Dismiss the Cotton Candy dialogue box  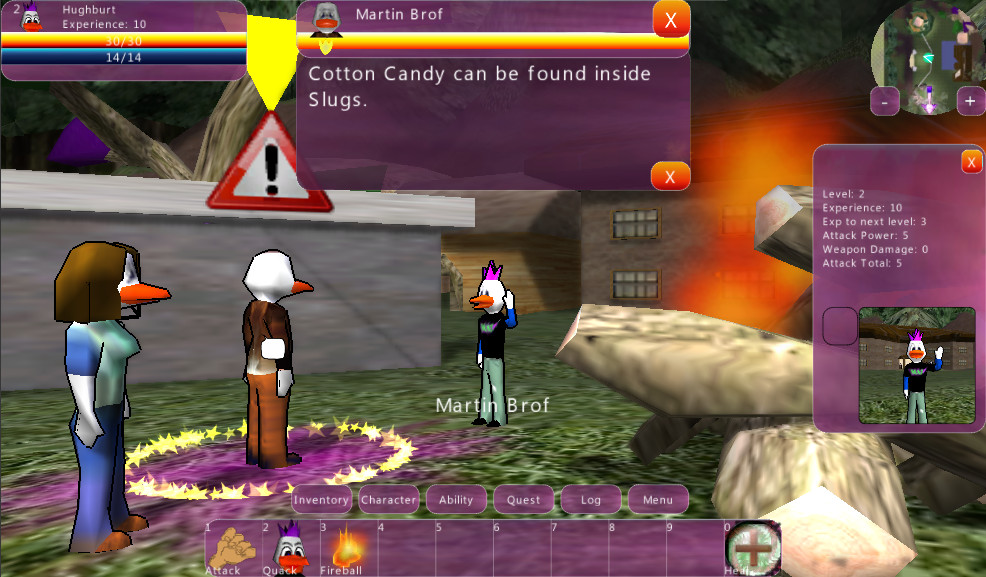click(x=670, y=176)
